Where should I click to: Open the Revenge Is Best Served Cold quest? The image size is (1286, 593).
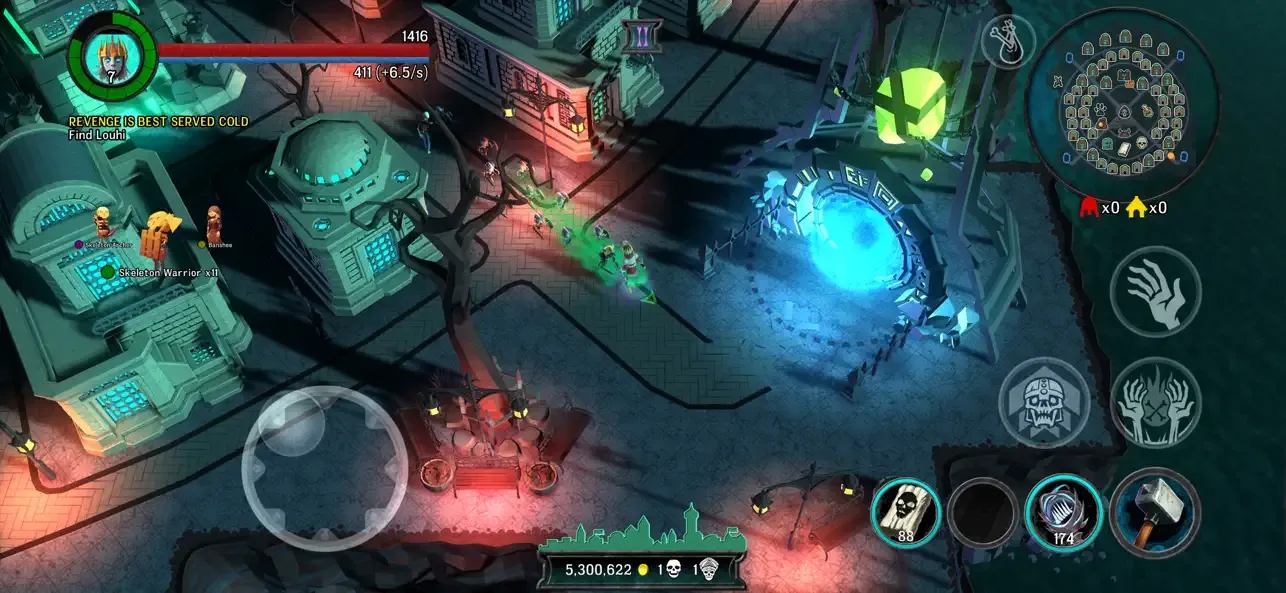158,122
